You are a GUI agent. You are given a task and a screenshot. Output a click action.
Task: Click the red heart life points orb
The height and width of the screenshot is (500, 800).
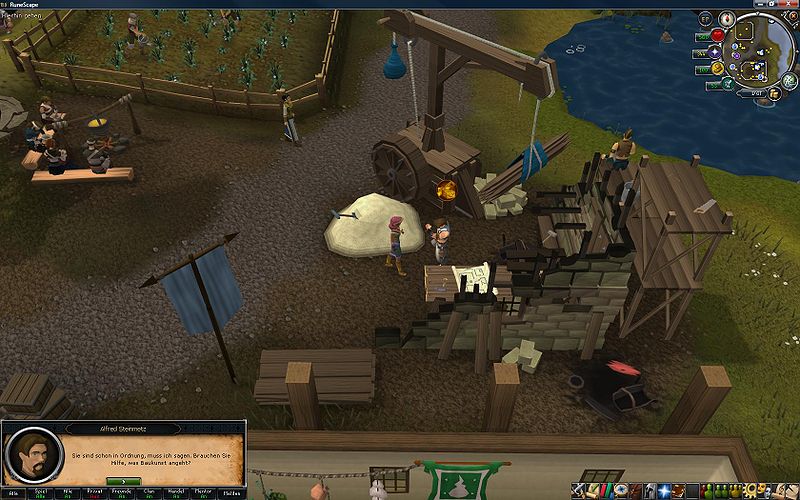coord(717,36)
